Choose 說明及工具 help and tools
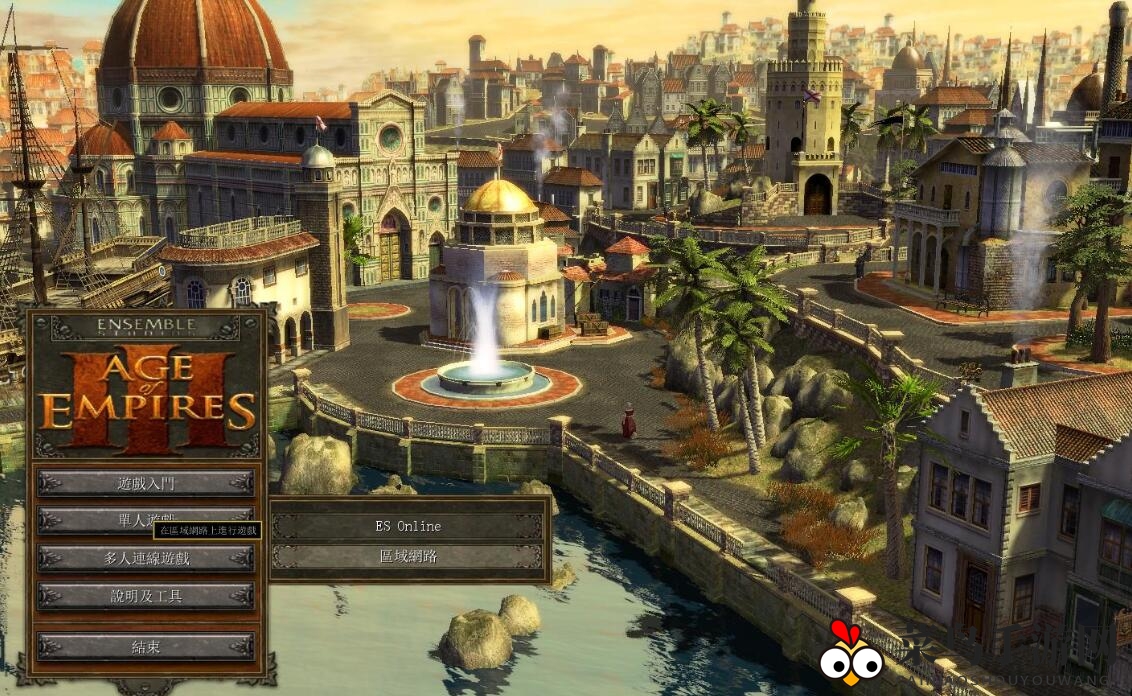Image resolution: width=1132 pixels, height=696 pixels. [x=146, y=596]
